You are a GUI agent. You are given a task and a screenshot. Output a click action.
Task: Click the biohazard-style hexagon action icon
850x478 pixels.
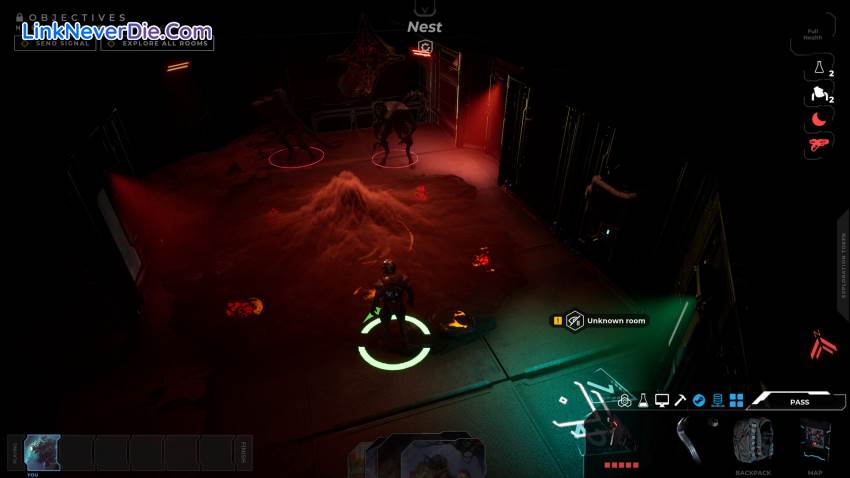625,400
